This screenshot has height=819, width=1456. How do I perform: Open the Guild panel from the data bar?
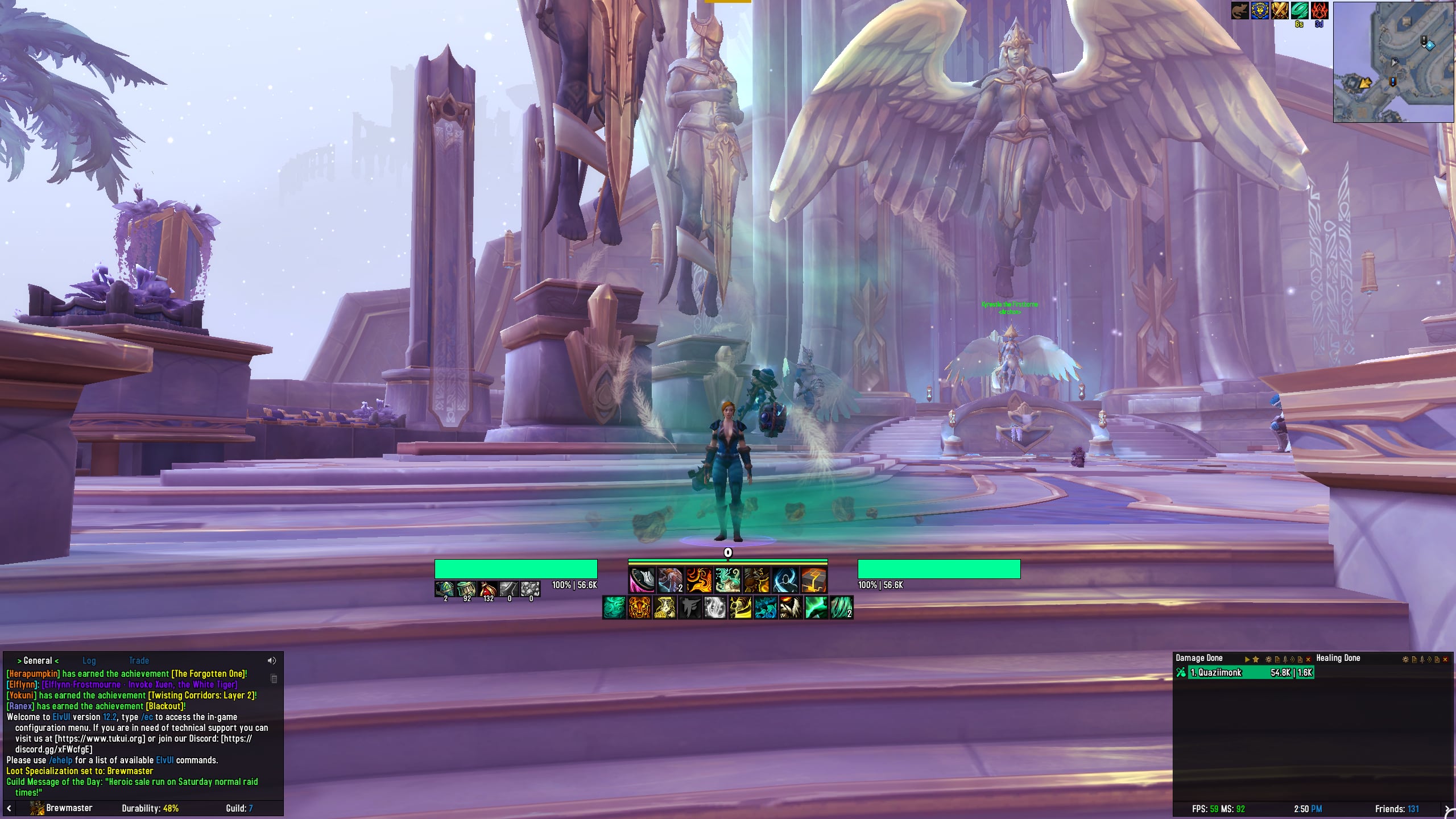(239, 808)
